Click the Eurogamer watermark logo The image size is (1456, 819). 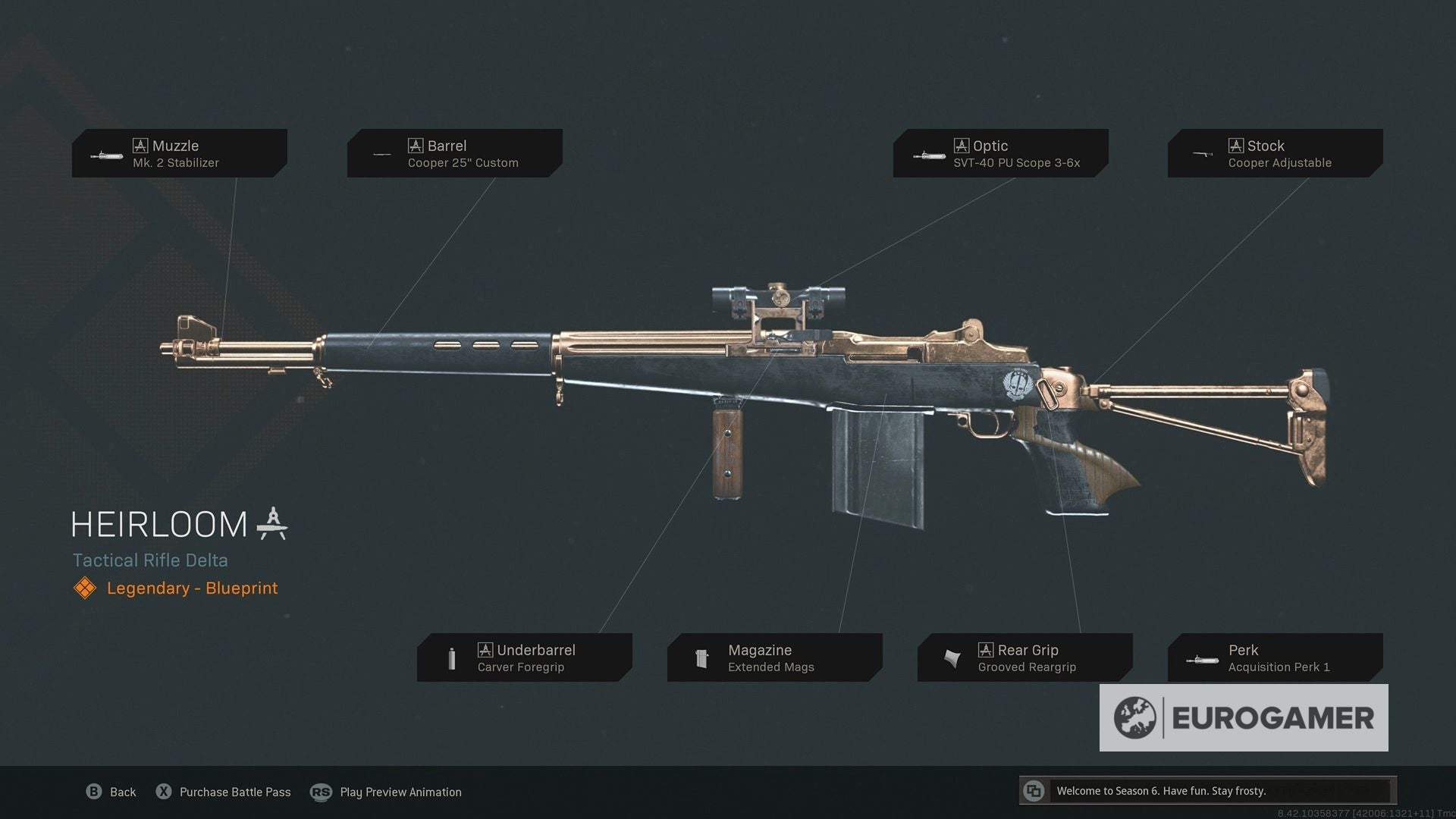(1244, 718)
